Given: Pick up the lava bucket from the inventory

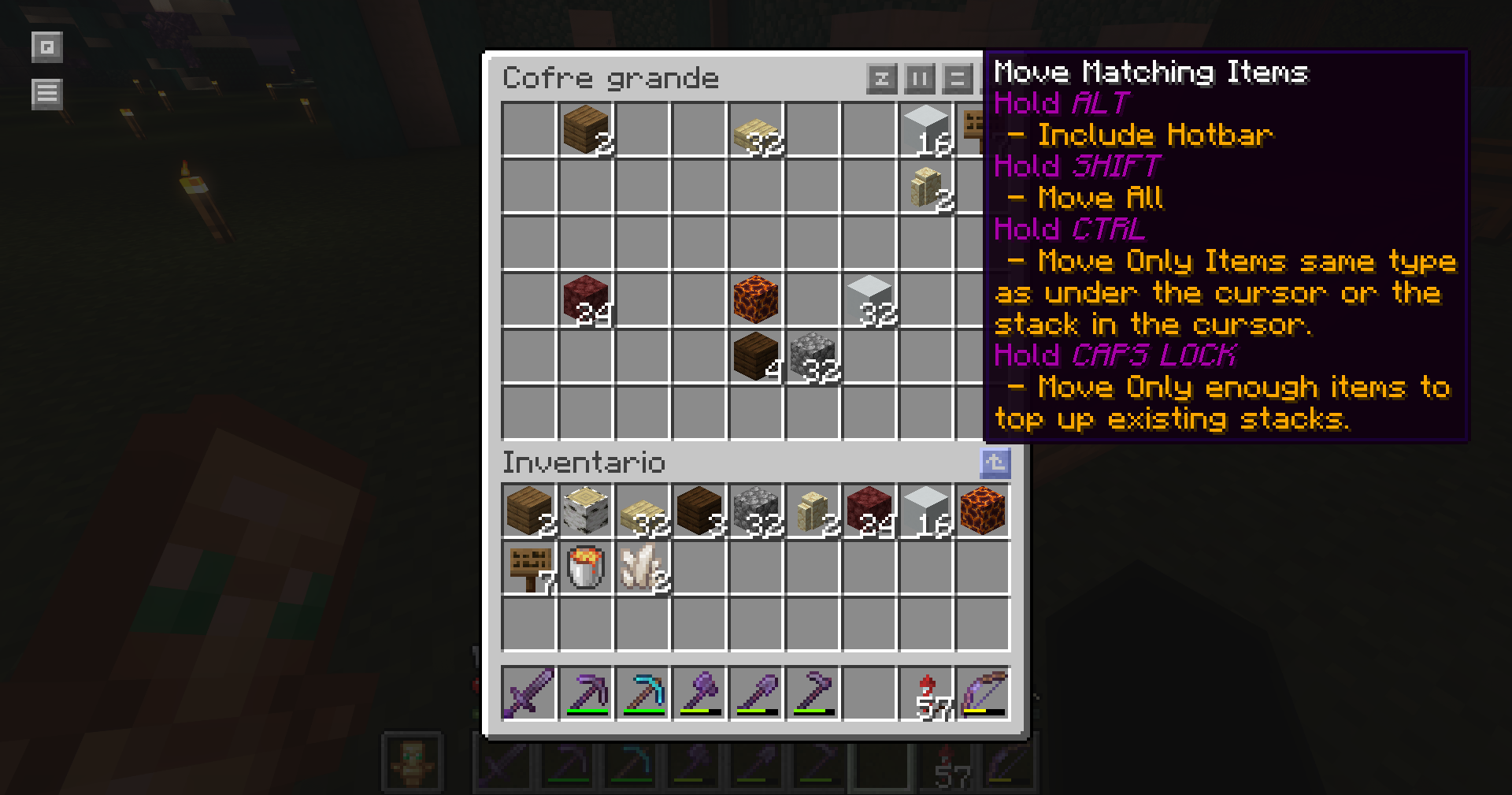Looking at the screenshot, I should tap(586, 568).
